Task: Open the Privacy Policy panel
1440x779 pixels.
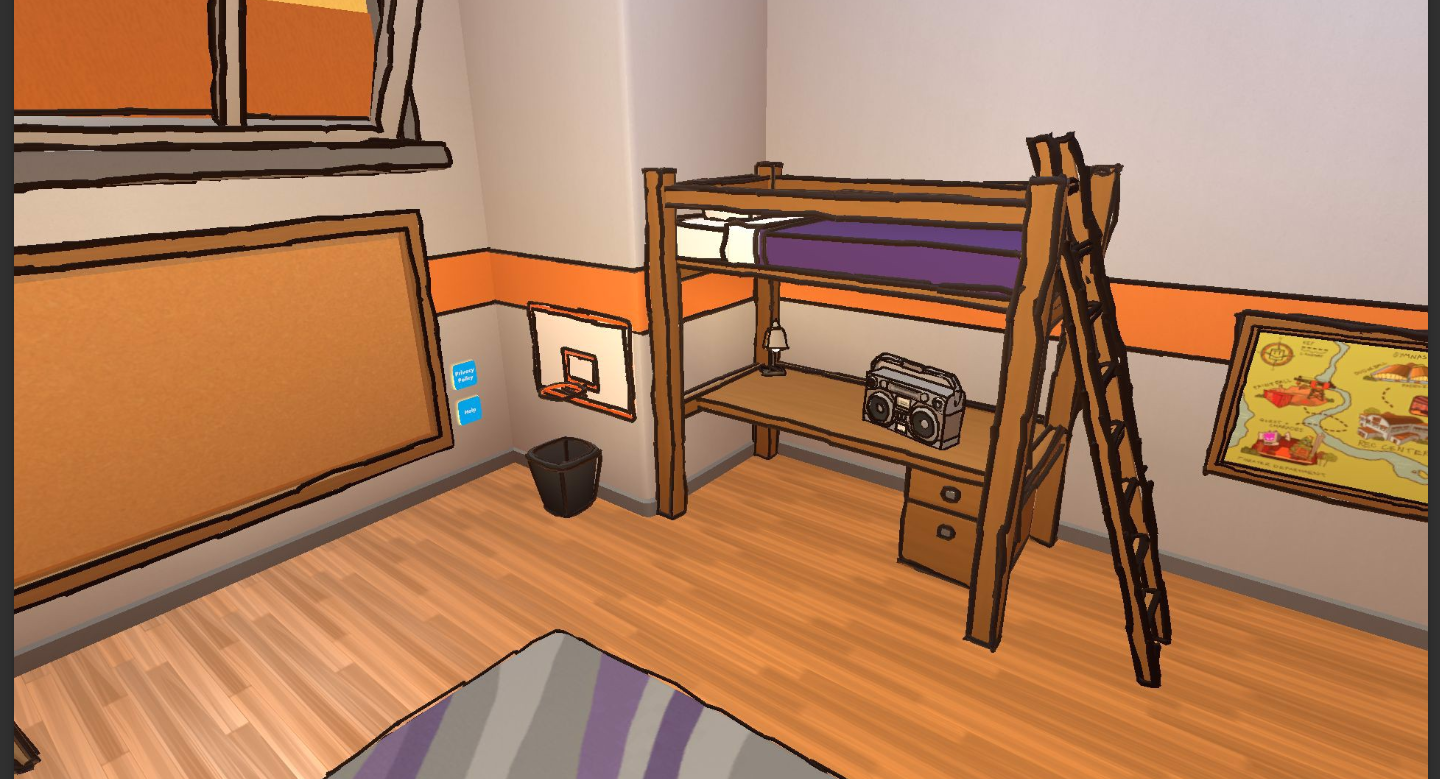Action: tap(464, 374)
